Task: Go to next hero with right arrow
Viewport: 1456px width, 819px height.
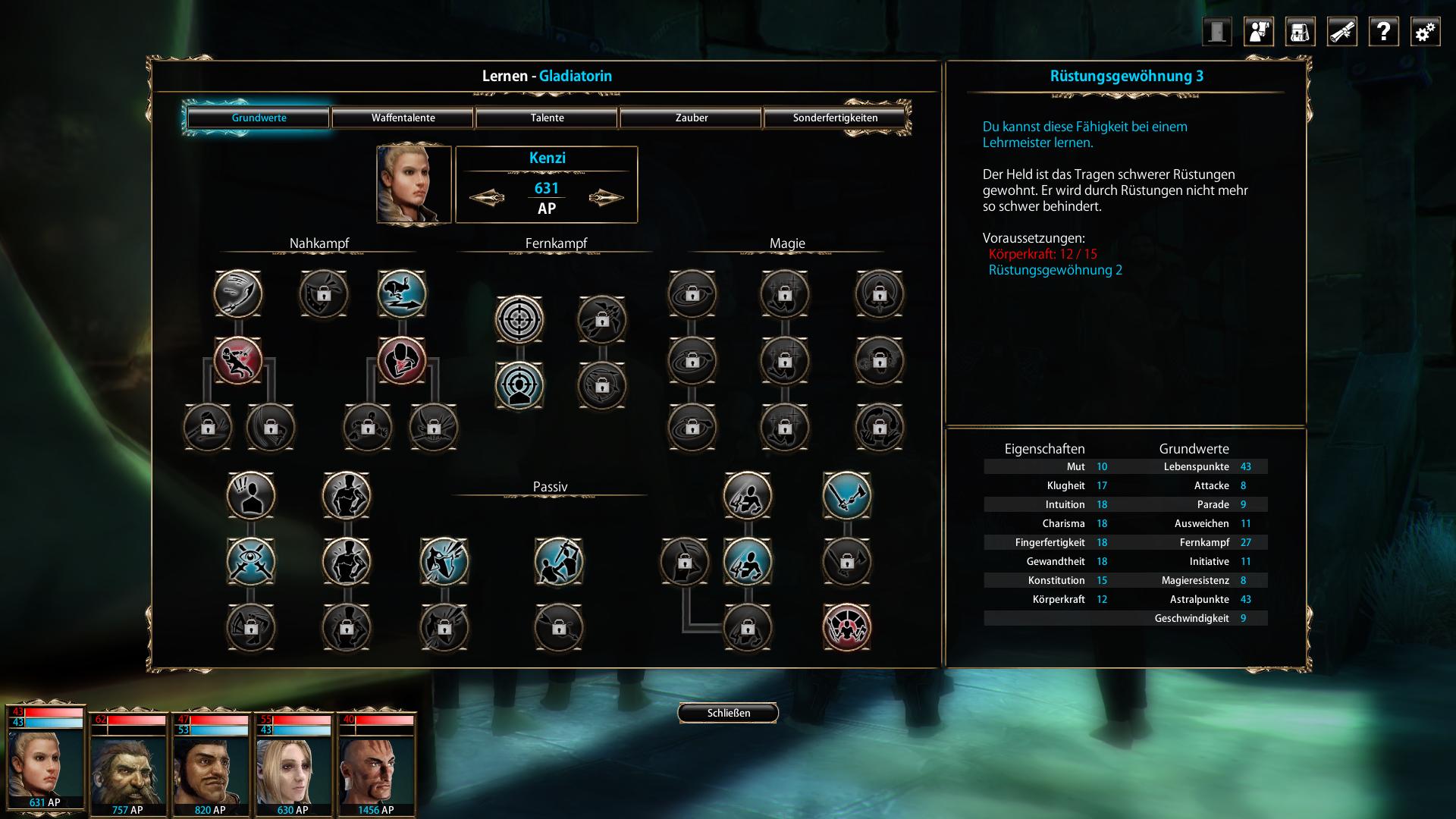Action: tap(606, 198)
